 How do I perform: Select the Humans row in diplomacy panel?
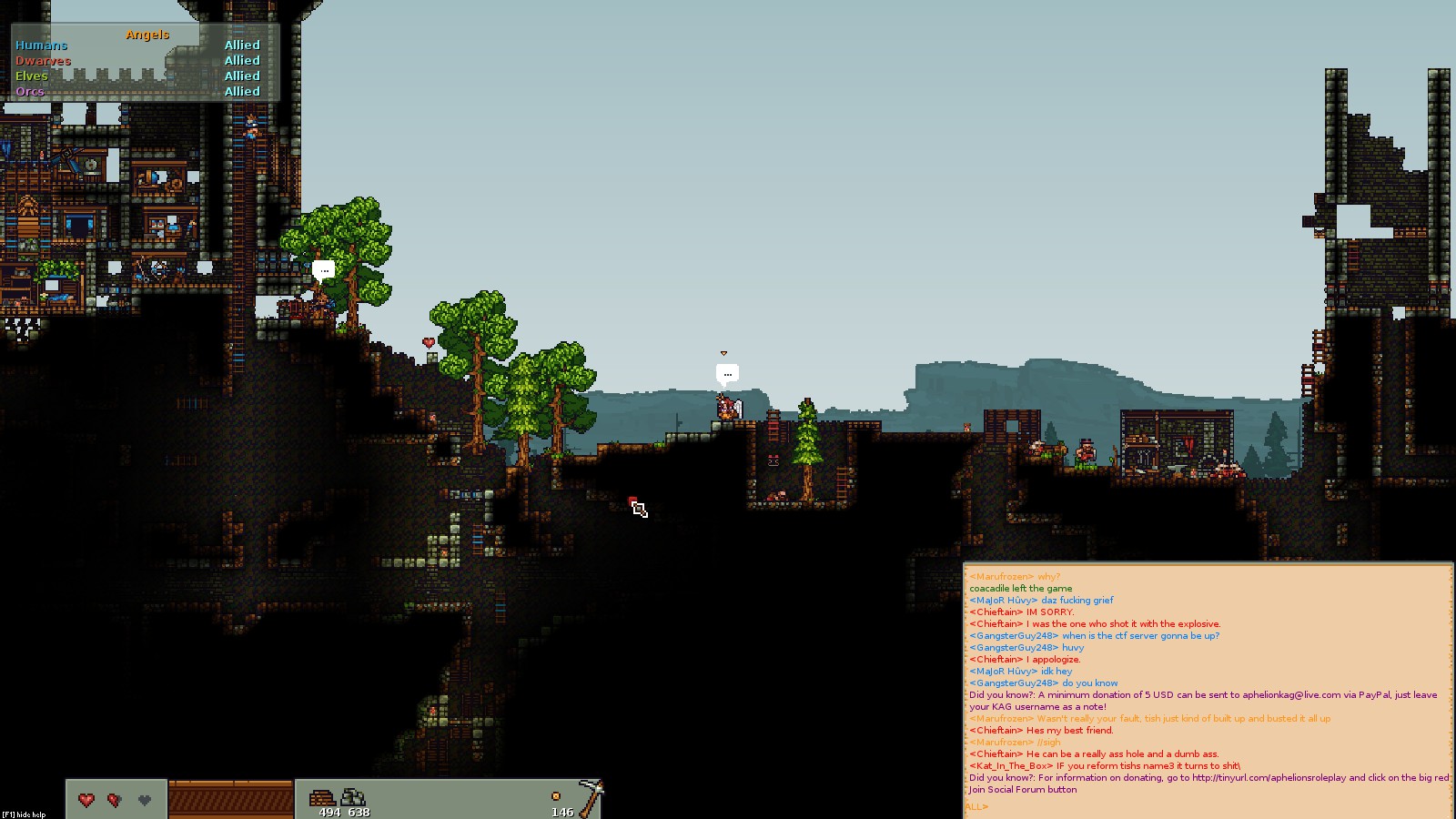point(42,45)
